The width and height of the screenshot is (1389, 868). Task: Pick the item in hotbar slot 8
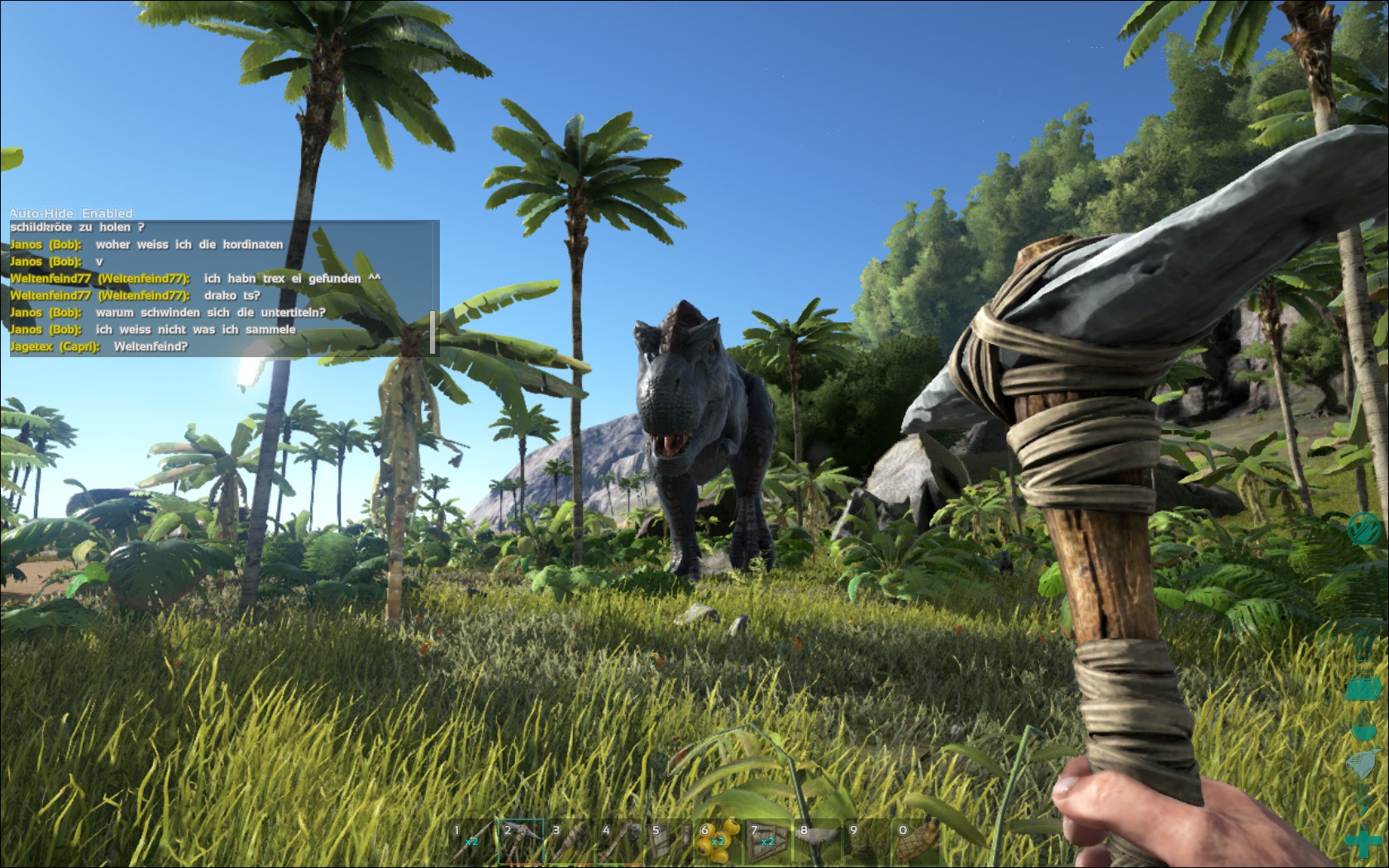point(819,842)
